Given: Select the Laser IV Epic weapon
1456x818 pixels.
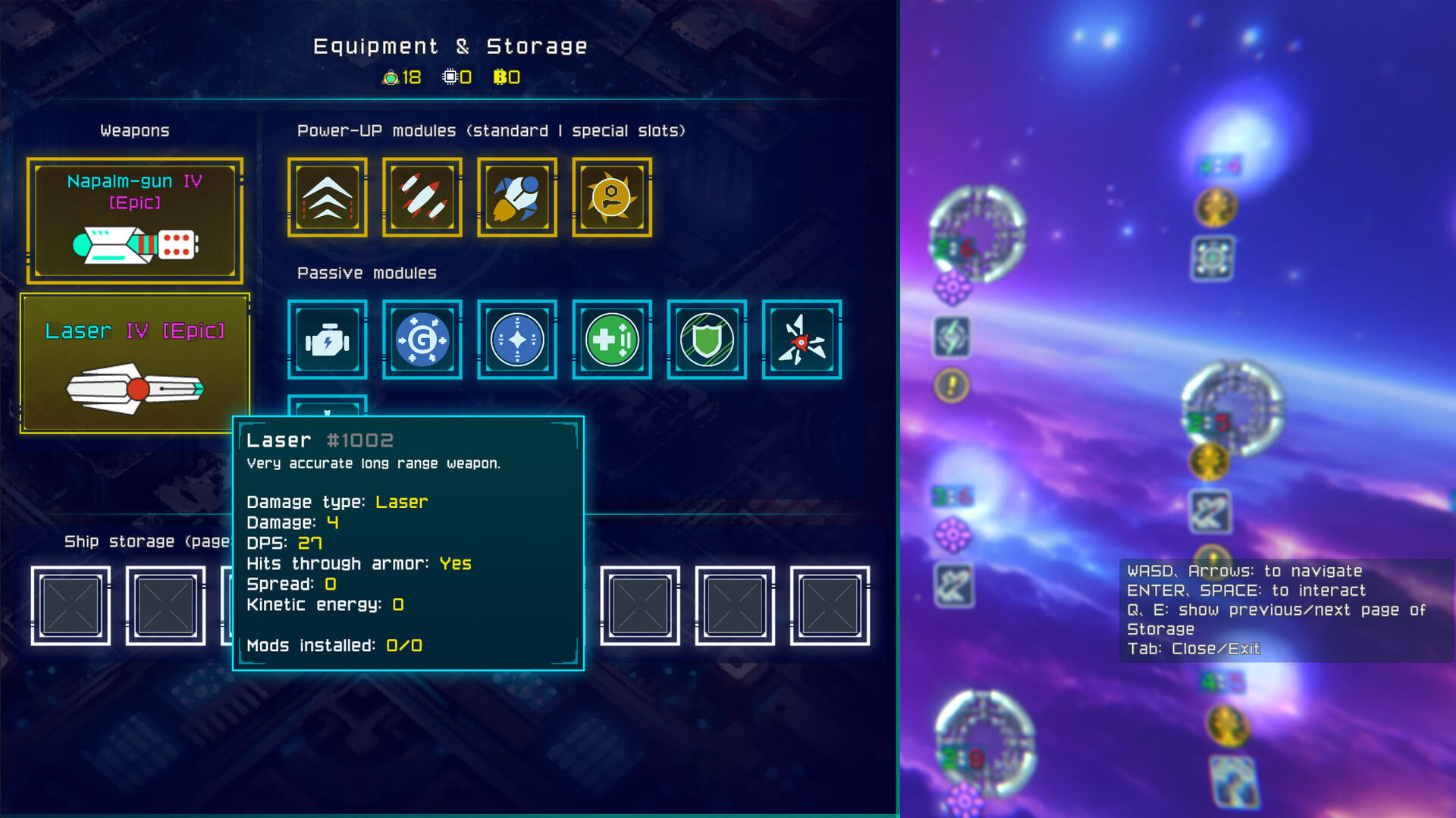Looking at the screenshot, I should pyautogui.click(x=135, y=362).
